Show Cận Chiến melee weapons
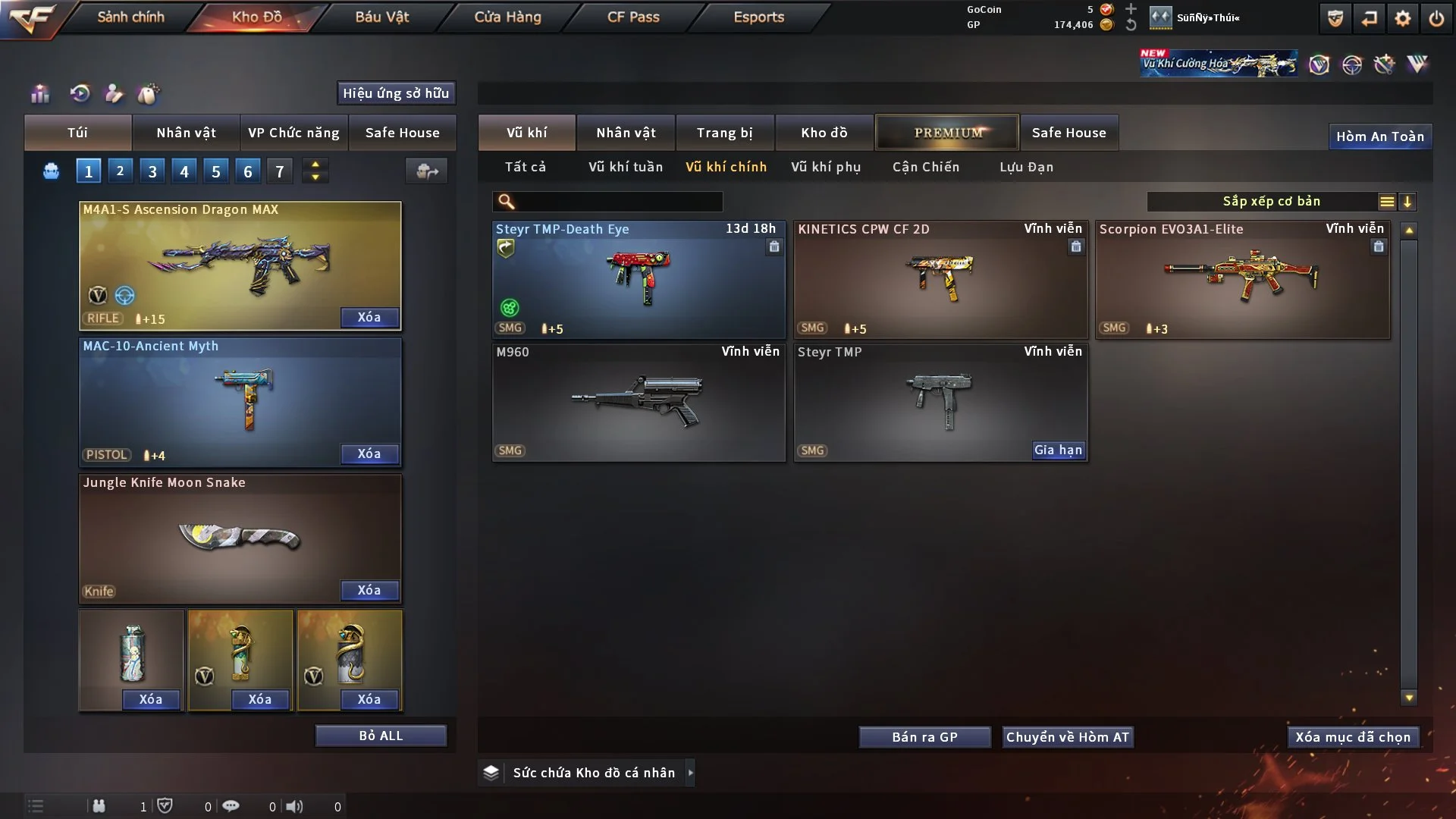 [926, 167]
